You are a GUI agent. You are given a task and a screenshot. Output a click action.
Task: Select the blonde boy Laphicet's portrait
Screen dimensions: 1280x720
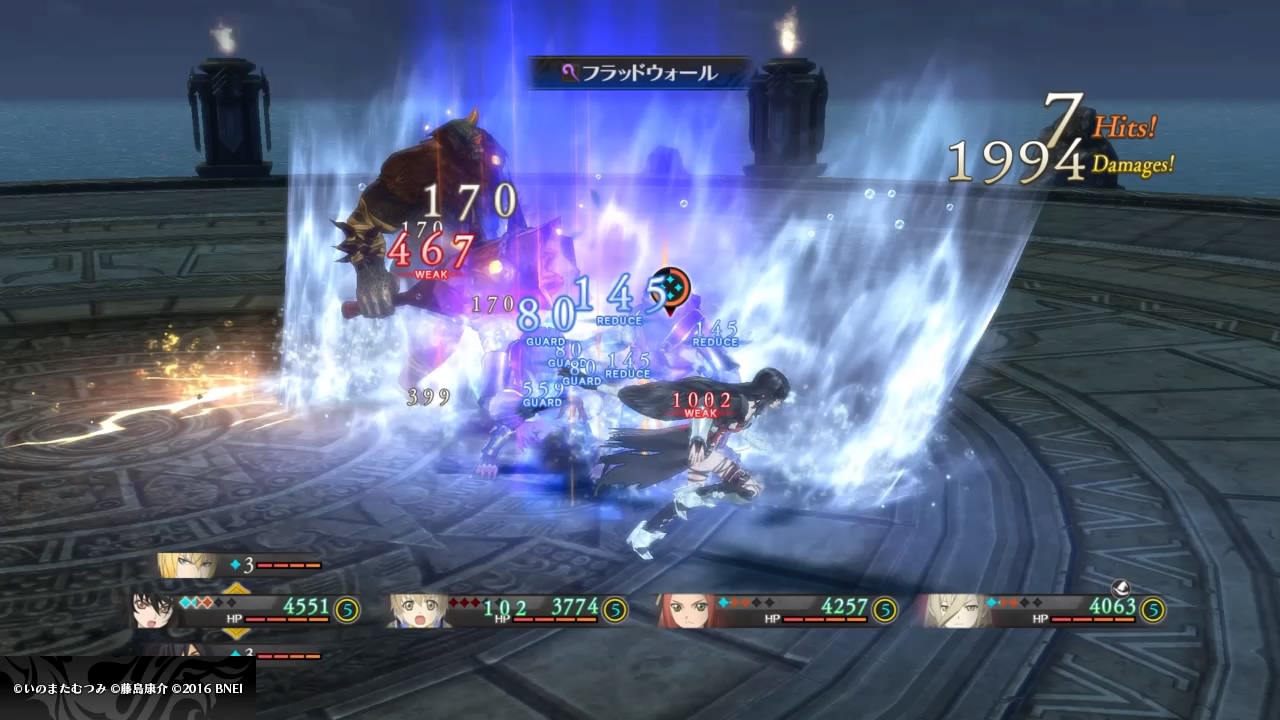[x=417, y=610]
